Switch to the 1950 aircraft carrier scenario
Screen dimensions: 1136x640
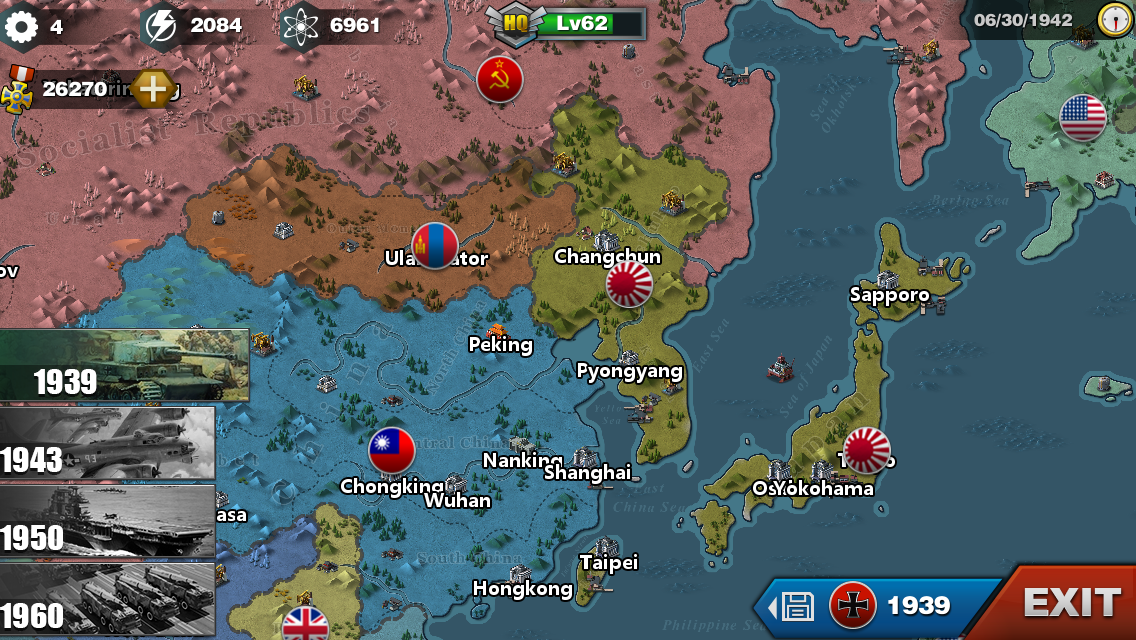[x=107, y=521]
